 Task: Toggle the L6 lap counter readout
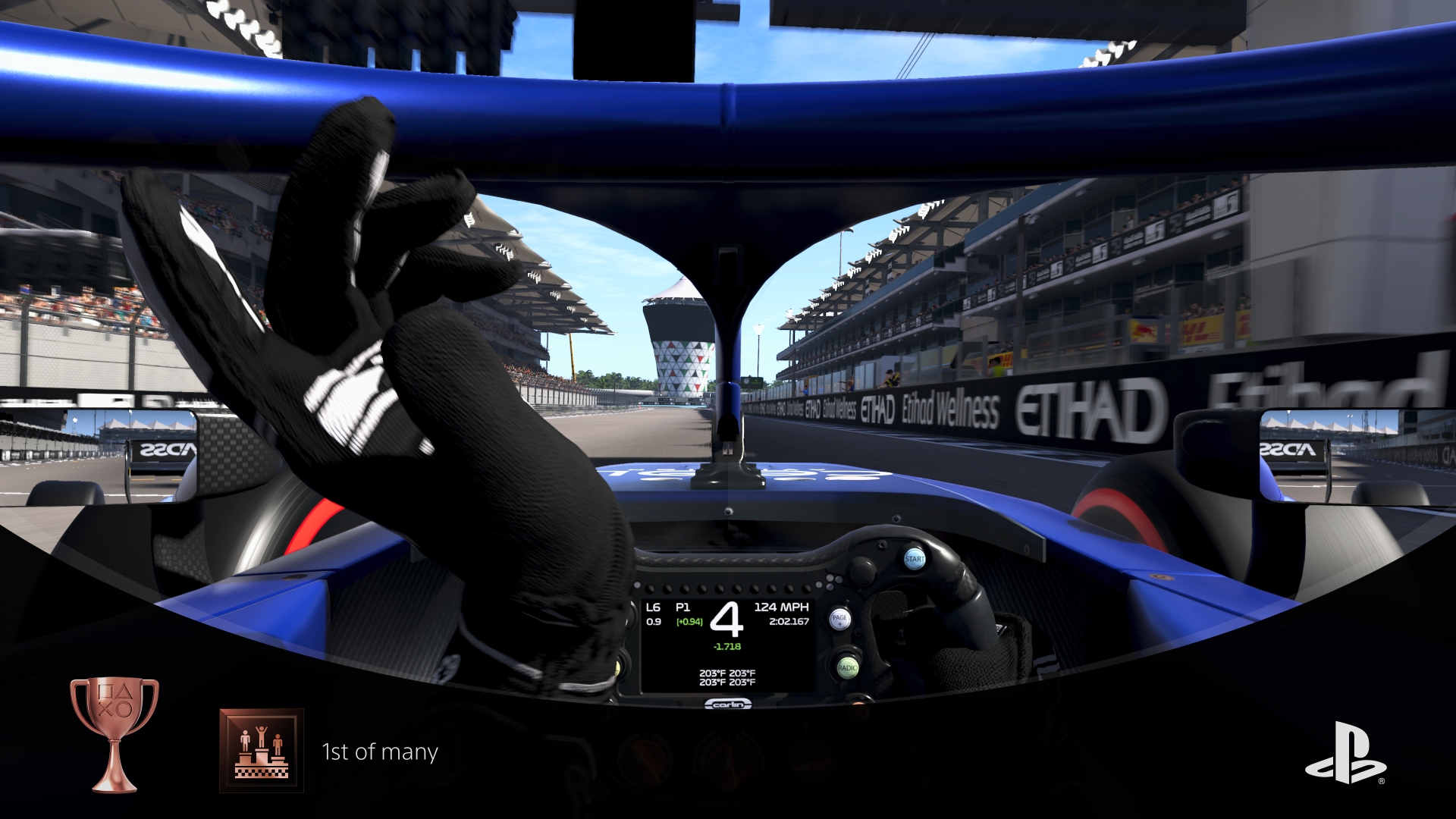653,606
